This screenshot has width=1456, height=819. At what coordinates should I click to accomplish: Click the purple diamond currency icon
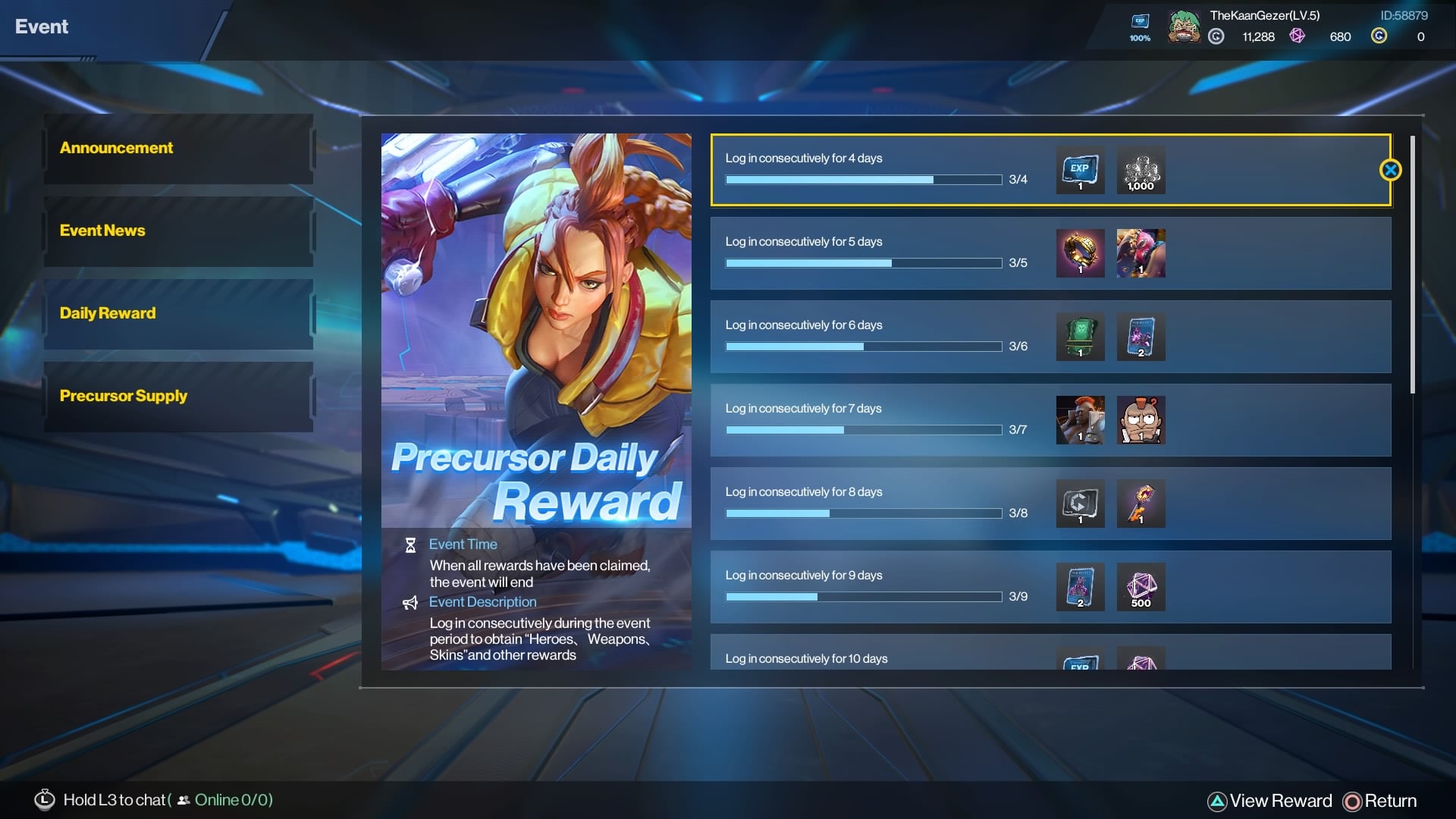(1298, 36)
